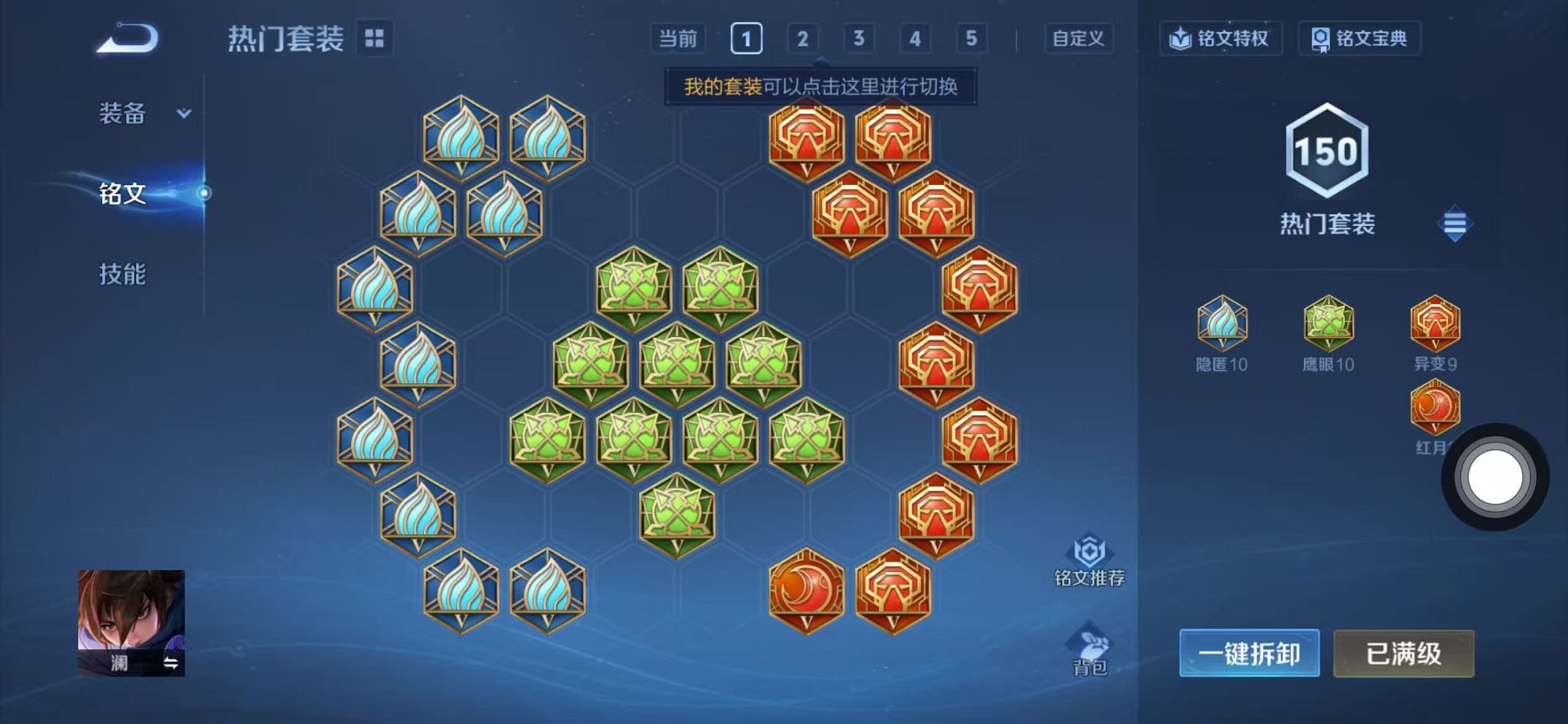The image size is (1568, 724).
Task: Expand the 装备 section in left sidebar
Action: [x=143, y=111]
